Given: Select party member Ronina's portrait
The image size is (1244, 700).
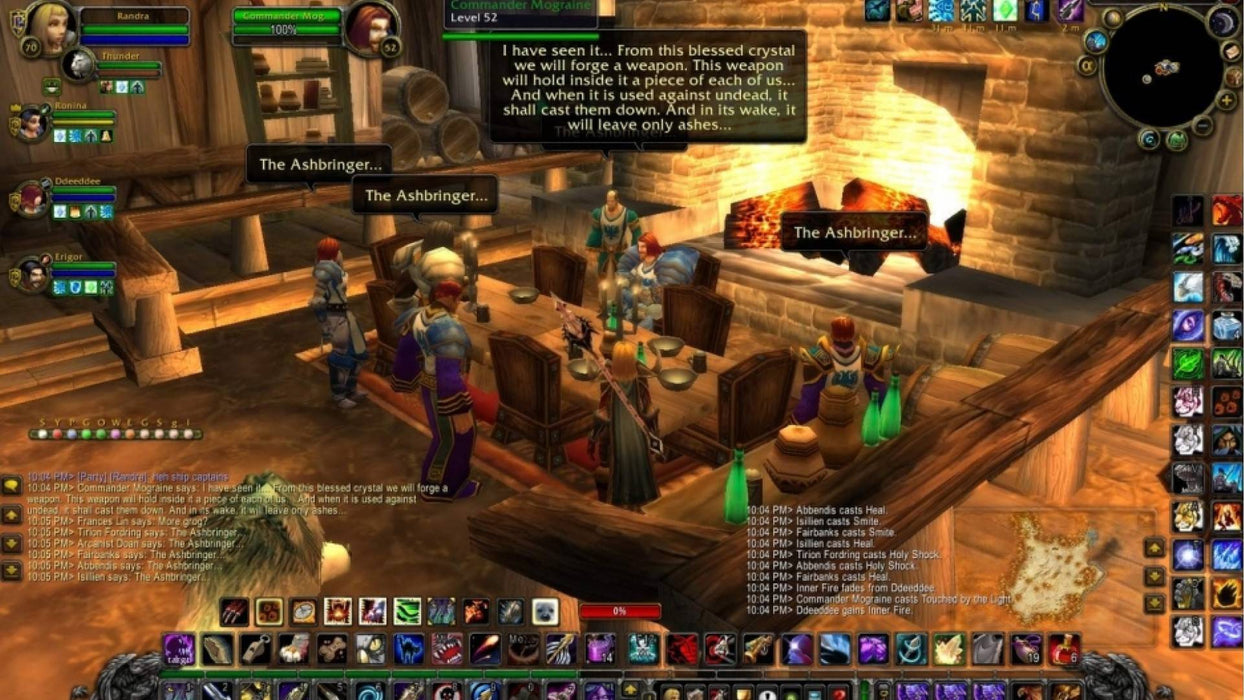Looking at the screenshot, I should (31, 121).
